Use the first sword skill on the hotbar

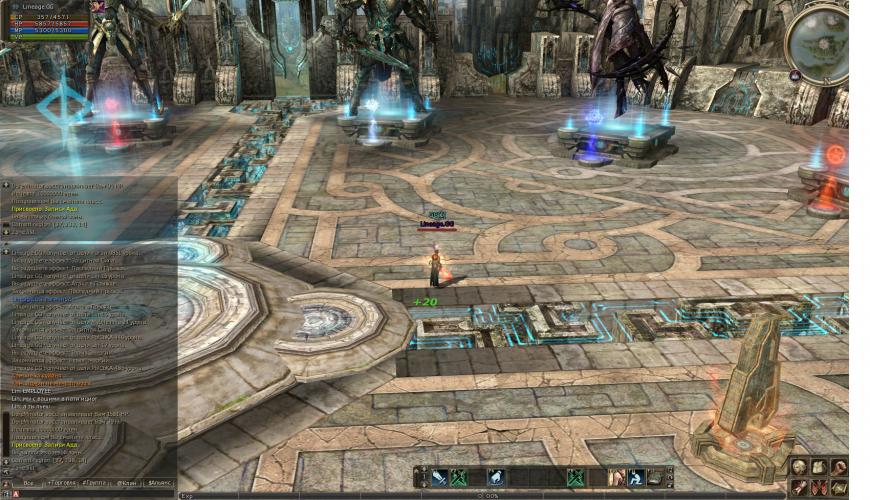440,478
